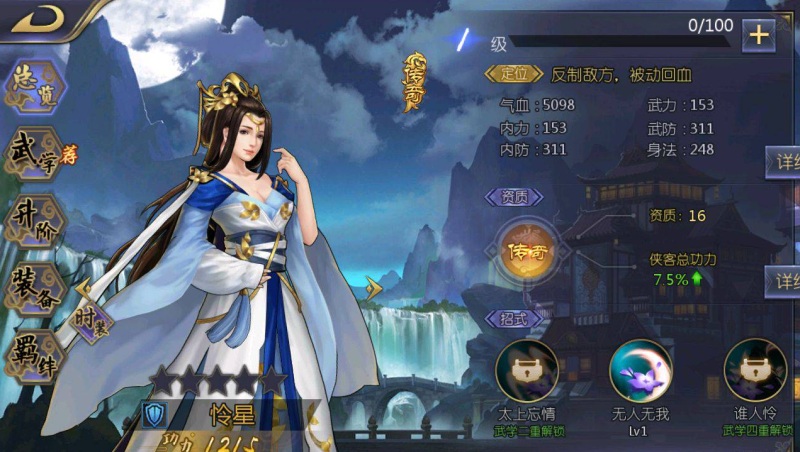
Task: Open the 时装 costume button
Action: coord(93,322)
